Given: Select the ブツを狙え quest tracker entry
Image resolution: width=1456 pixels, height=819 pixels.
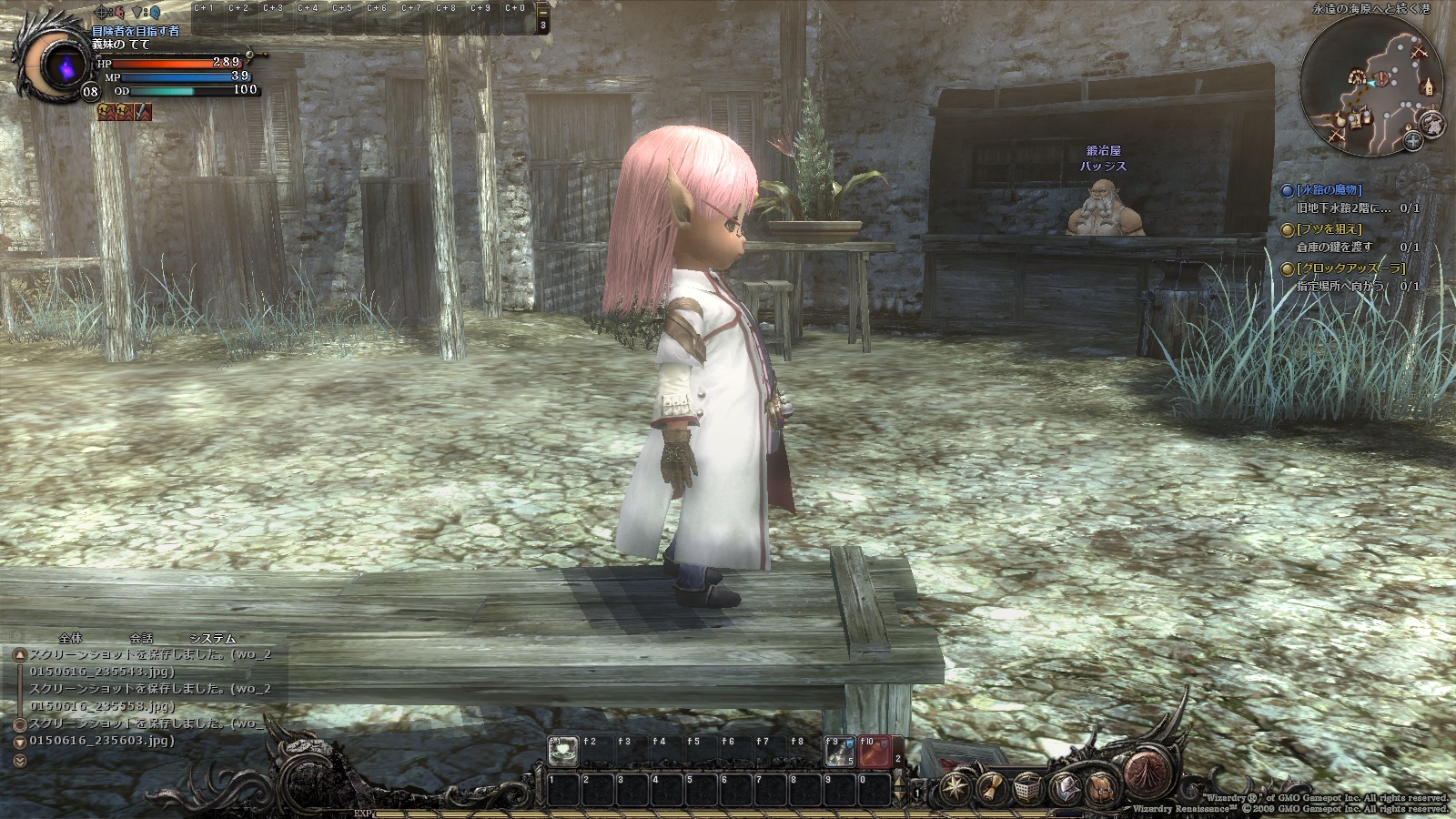Looking at the screenshot, I should (1328, 229).
